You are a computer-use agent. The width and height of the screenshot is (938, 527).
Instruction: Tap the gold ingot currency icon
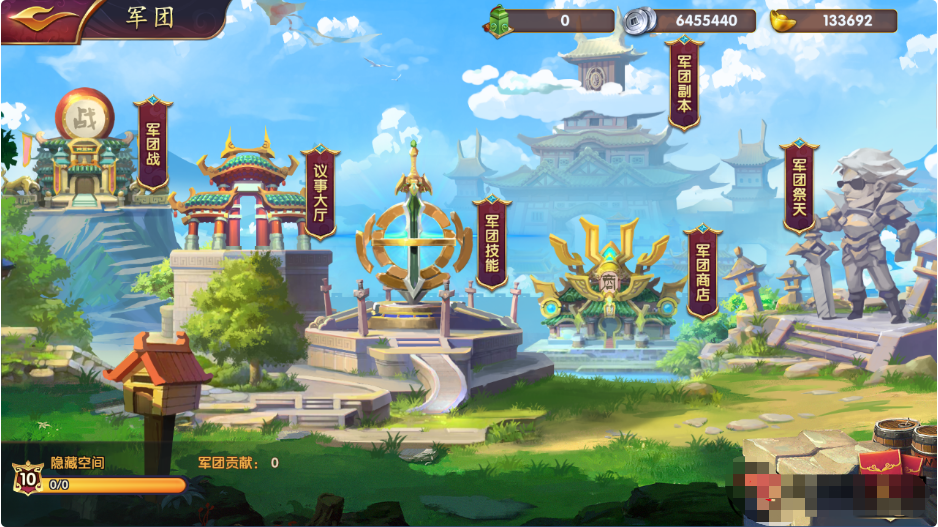[786, 20]
